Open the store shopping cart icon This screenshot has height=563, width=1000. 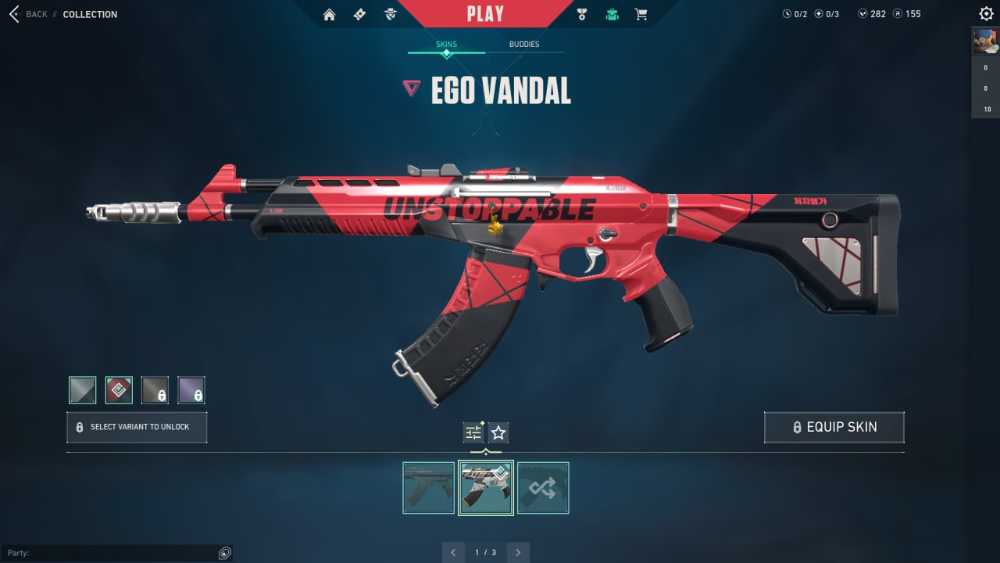(x=641, y=14)
